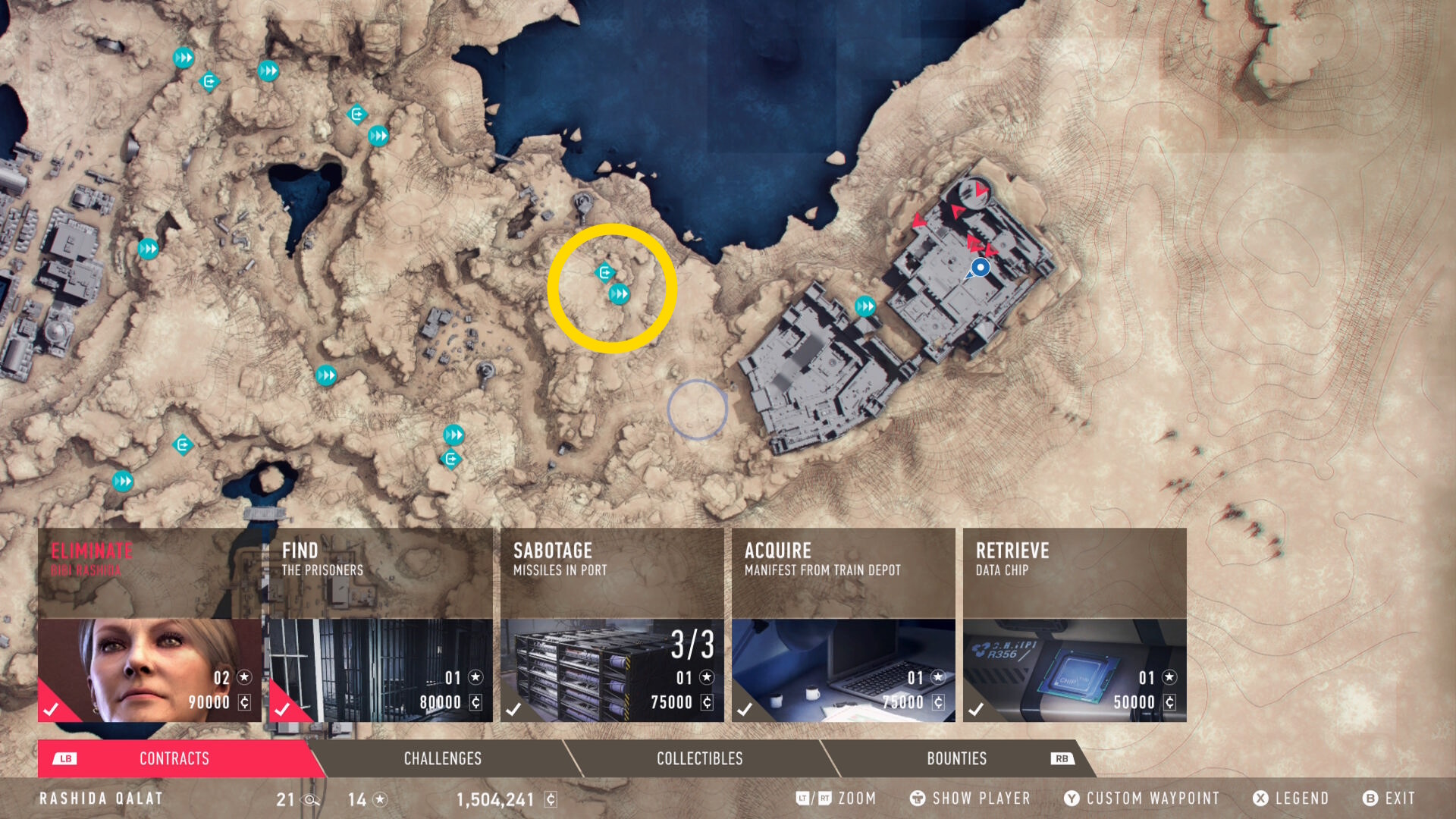The image size is (1456, 819).
Task: Open the Challenges tab
Action: [442, 758]
